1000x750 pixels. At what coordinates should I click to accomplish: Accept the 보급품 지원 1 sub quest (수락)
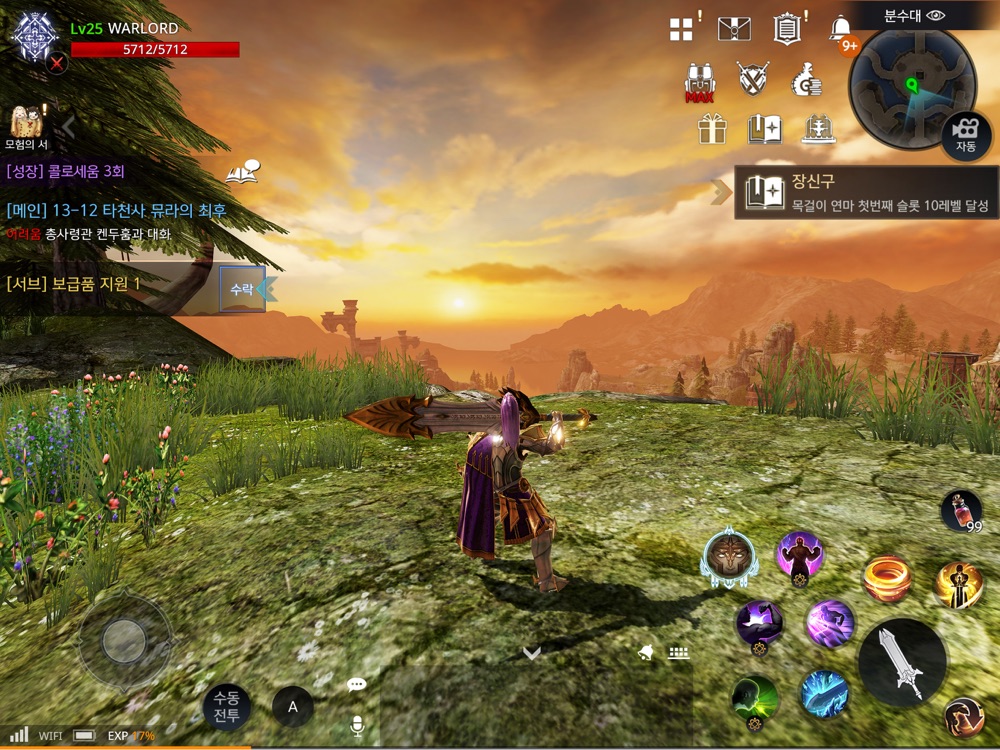pos(242,289)
